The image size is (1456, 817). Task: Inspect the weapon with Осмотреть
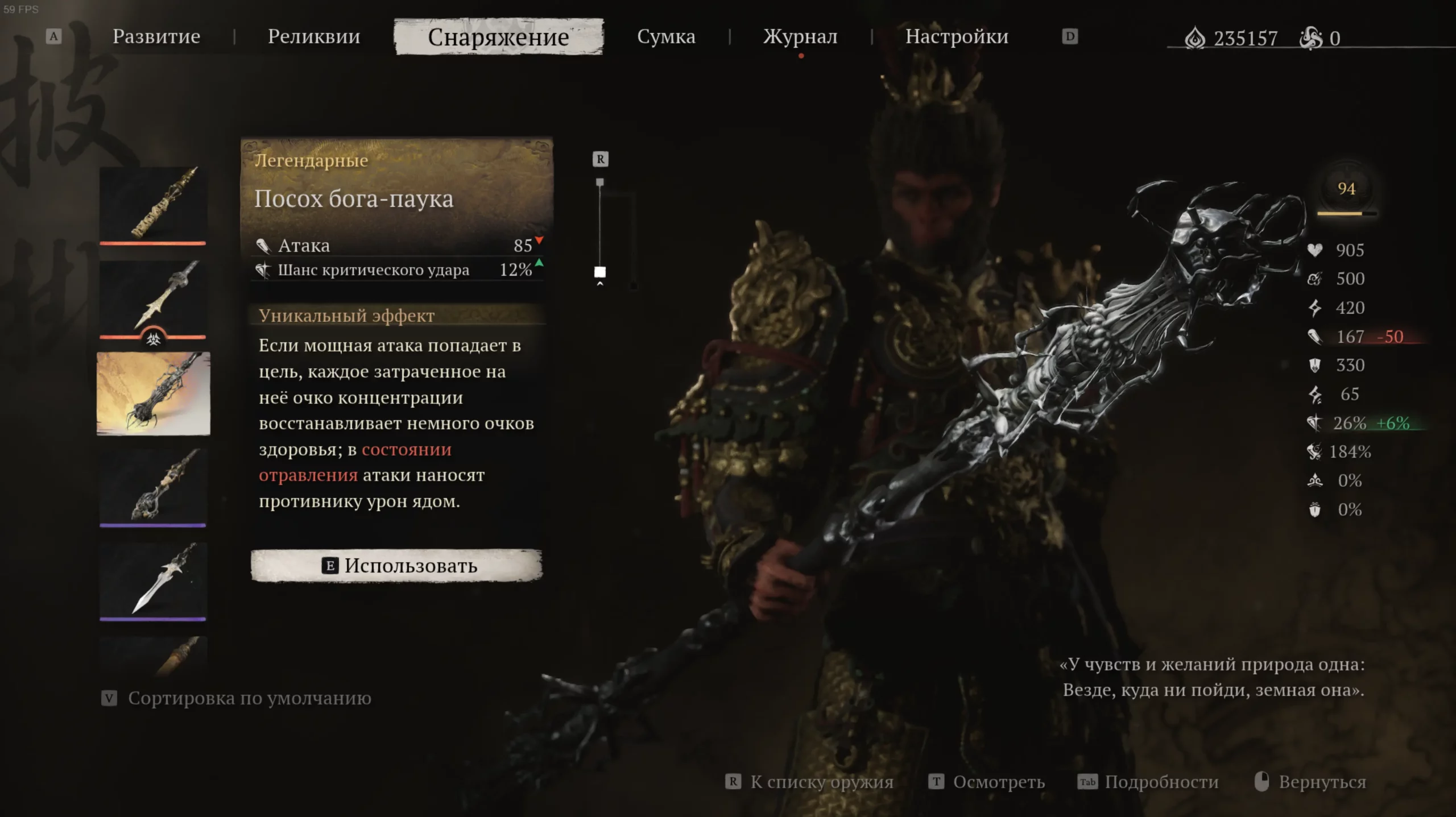coord(998,782)
